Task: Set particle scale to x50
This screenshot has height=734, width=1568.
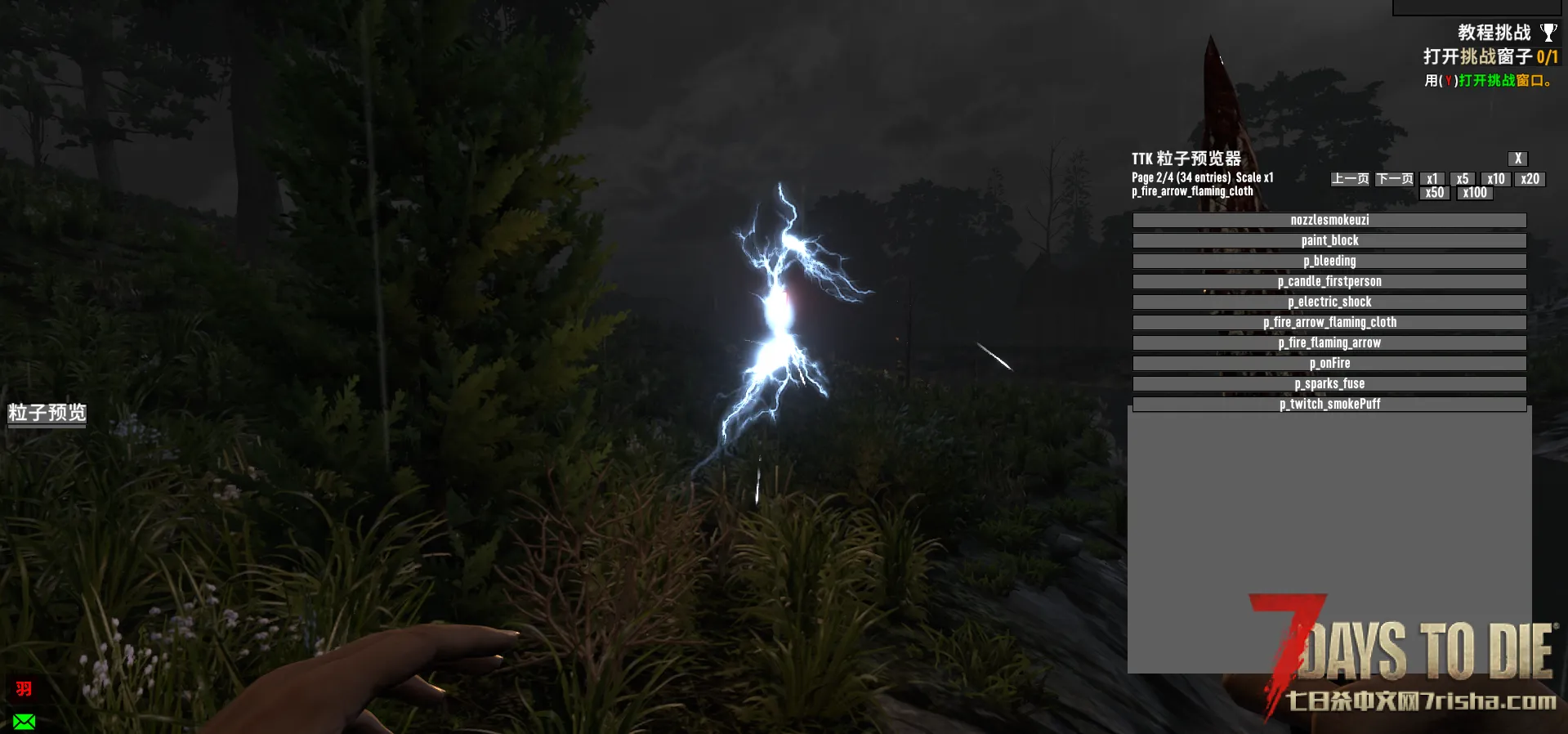Action: [x=1434, y=193]
